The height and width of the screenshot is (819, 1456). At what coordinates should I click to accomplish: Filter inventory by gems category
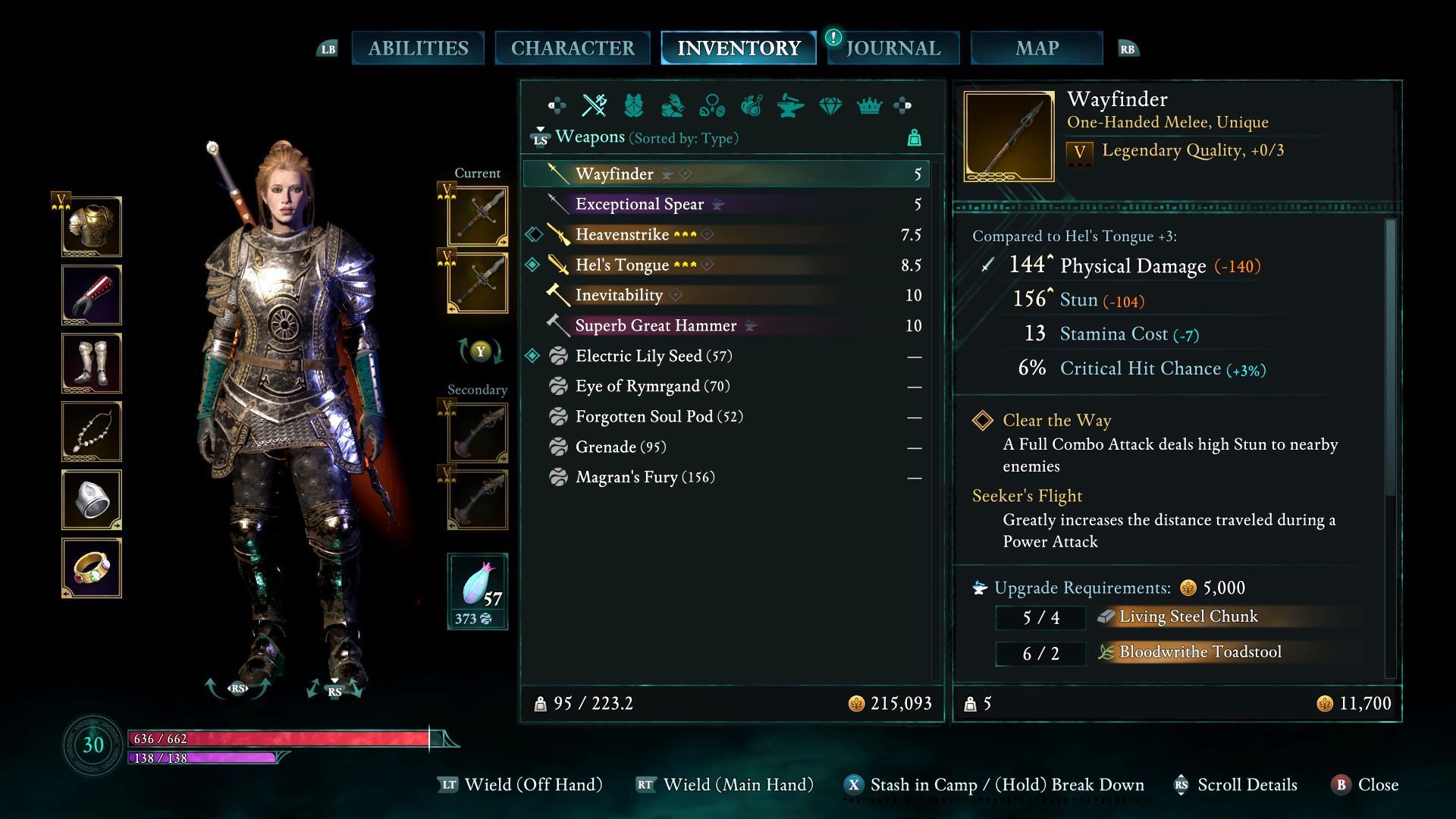pos(830,105)
